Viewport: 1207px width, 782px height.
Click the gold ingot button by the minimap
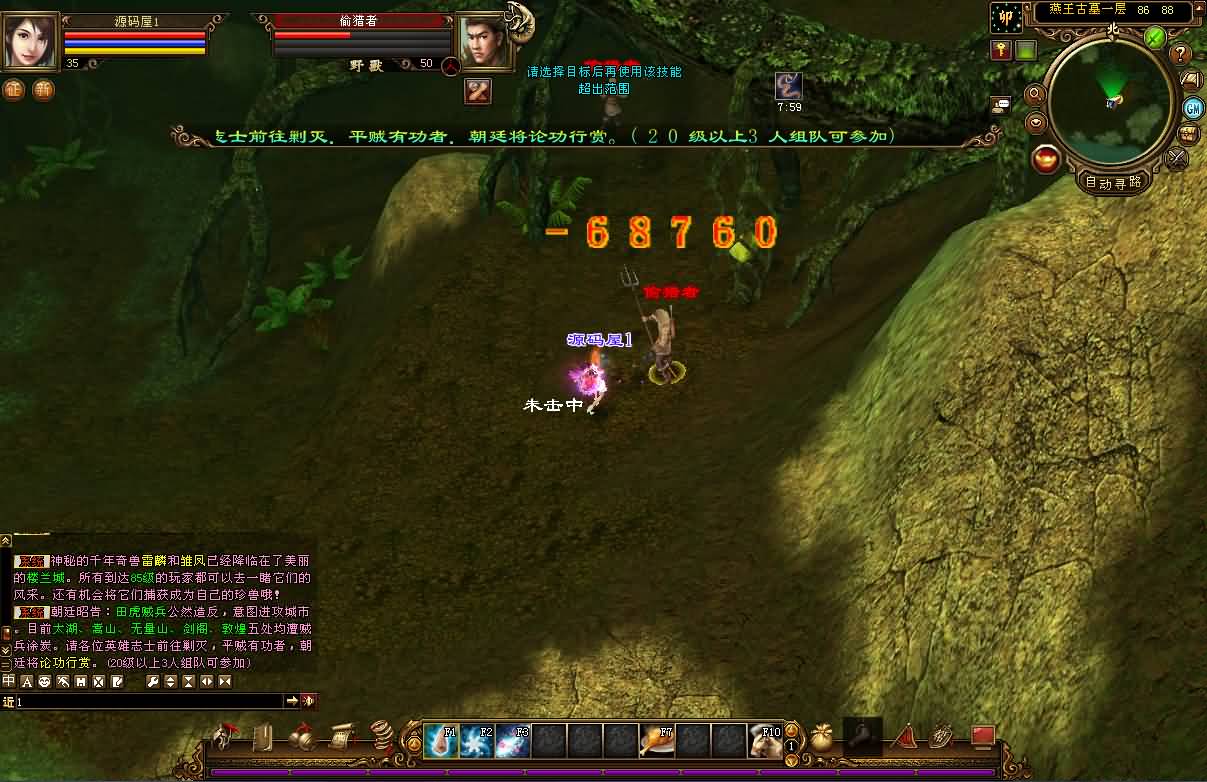click(x=1046, y=159)
